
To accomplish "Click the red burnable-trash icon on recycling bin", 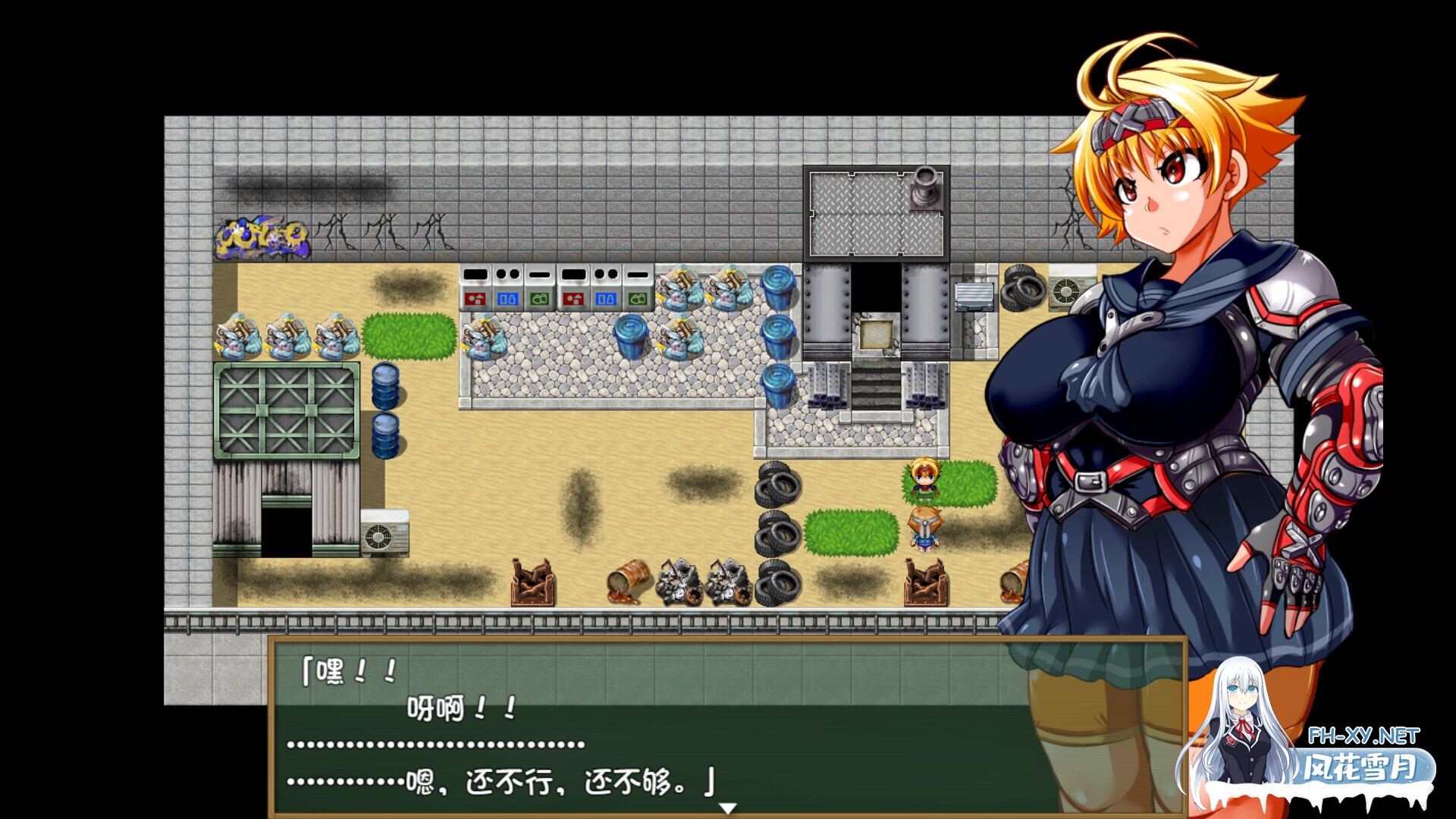I will tap(475, 299).
